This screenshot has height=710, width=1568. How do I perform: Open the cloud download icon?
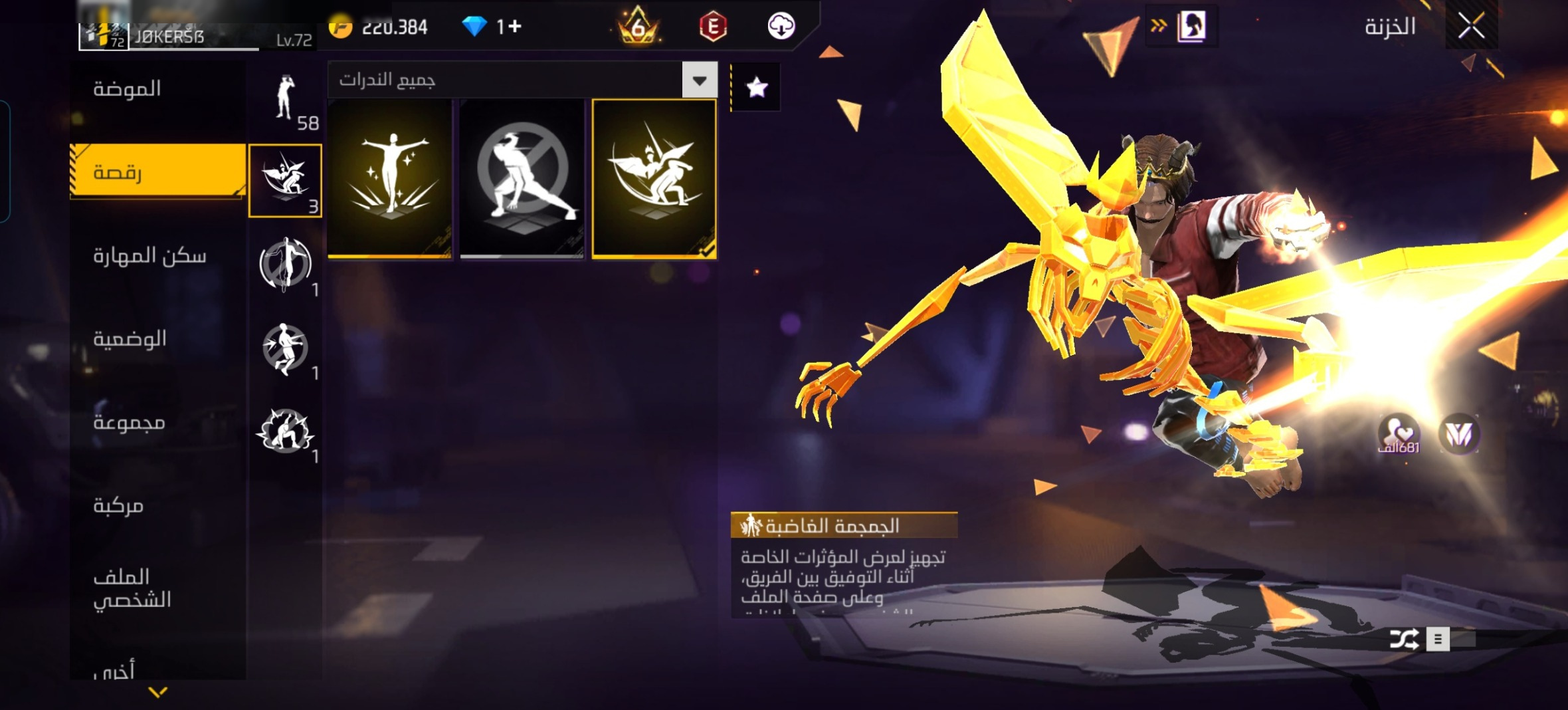click(x=781, y=27)
